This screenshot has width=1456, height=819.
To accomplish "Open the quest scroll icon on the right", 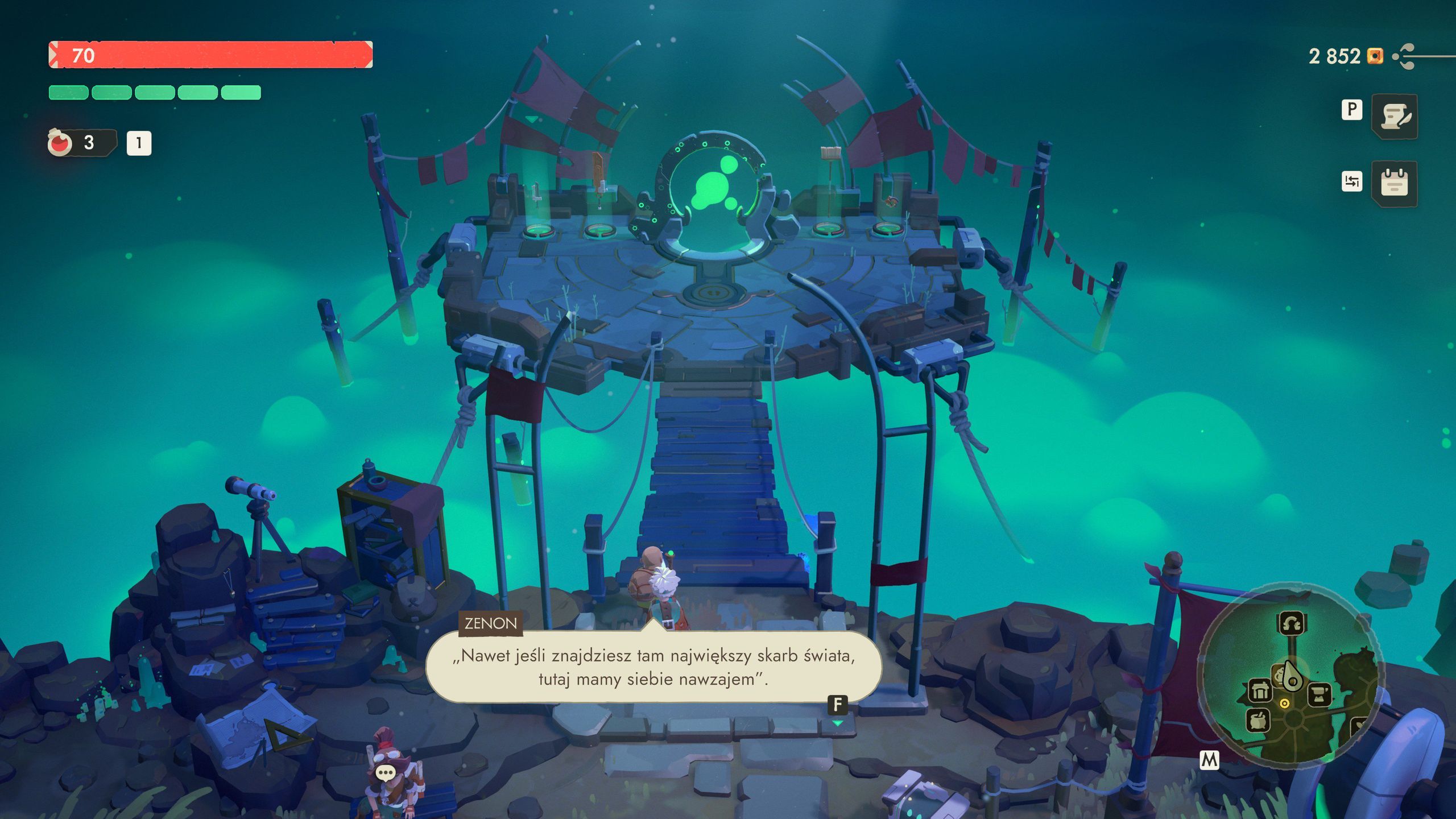I will [1395, 117].
